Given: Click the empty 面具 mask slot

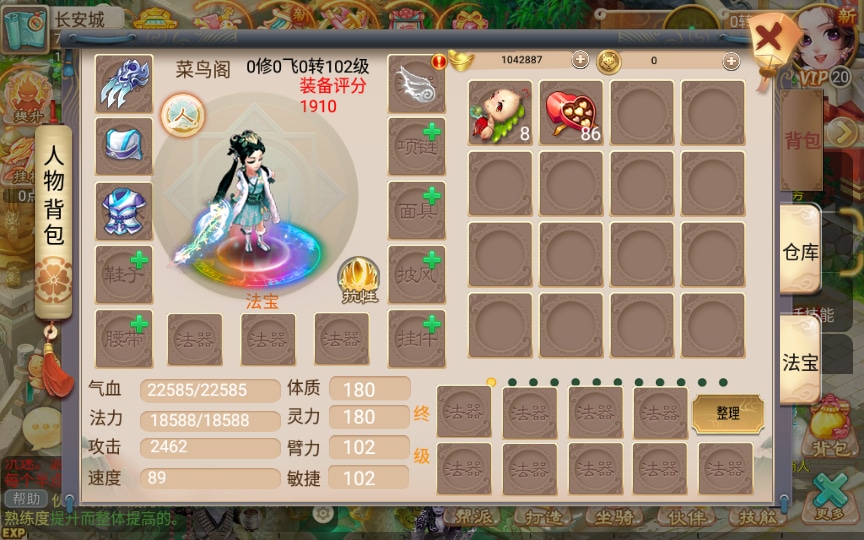Looking at the screenshot, I should tap(416, 211).
